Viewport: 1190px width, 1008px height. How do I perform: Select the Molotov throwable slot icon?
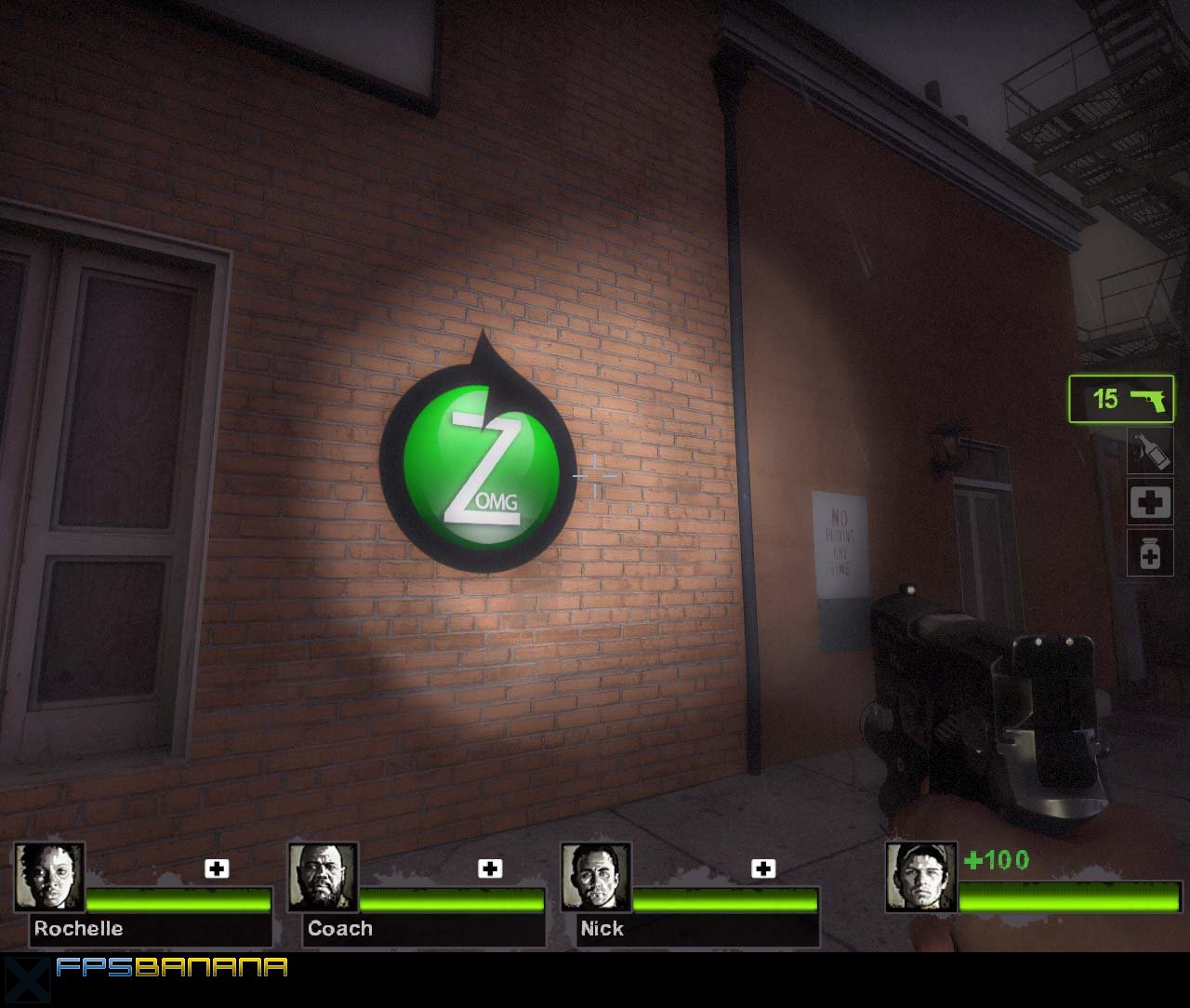point(1149,450)
